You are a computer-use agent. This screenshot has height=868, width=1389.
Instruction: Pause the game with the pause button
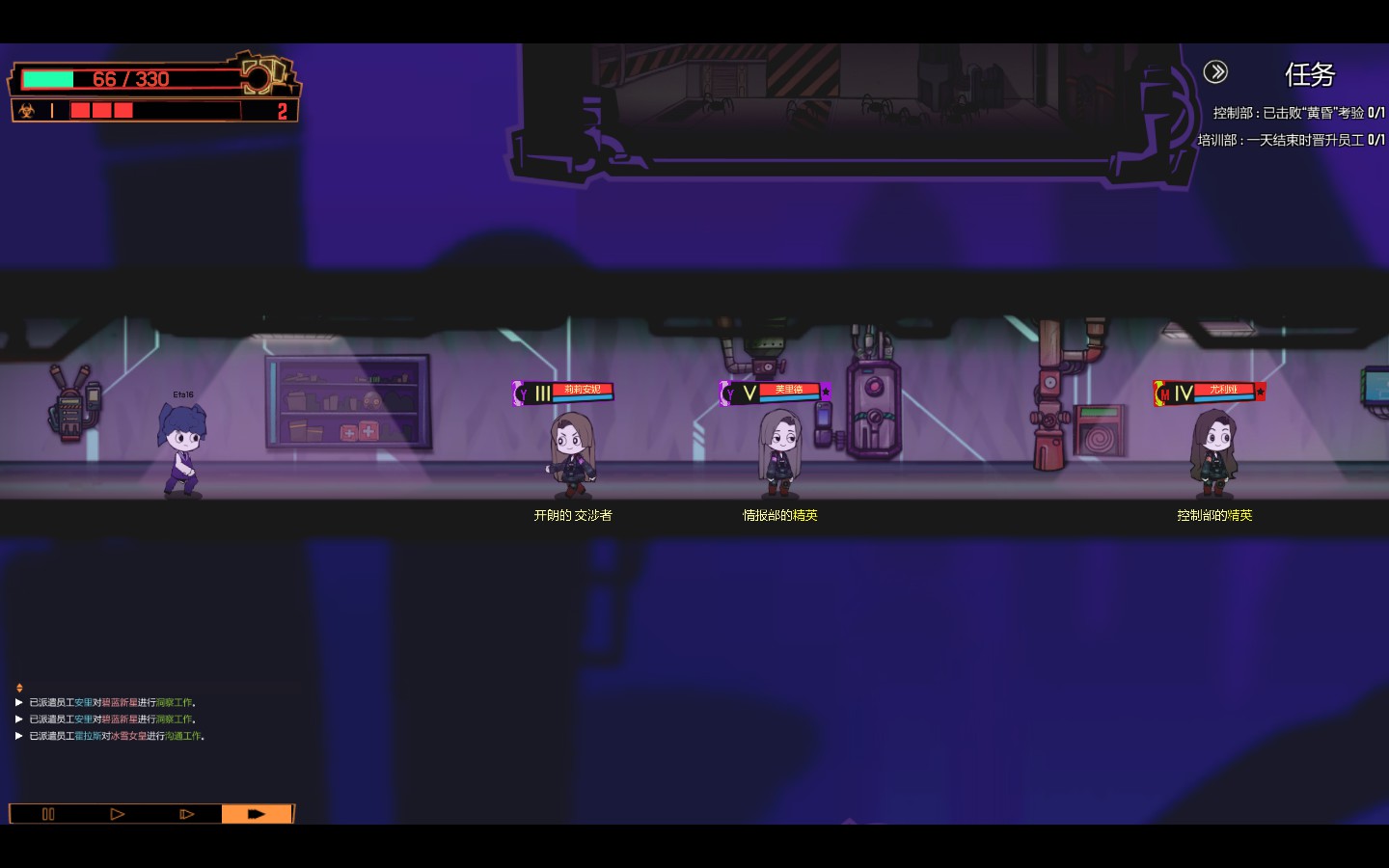point(48,814)
